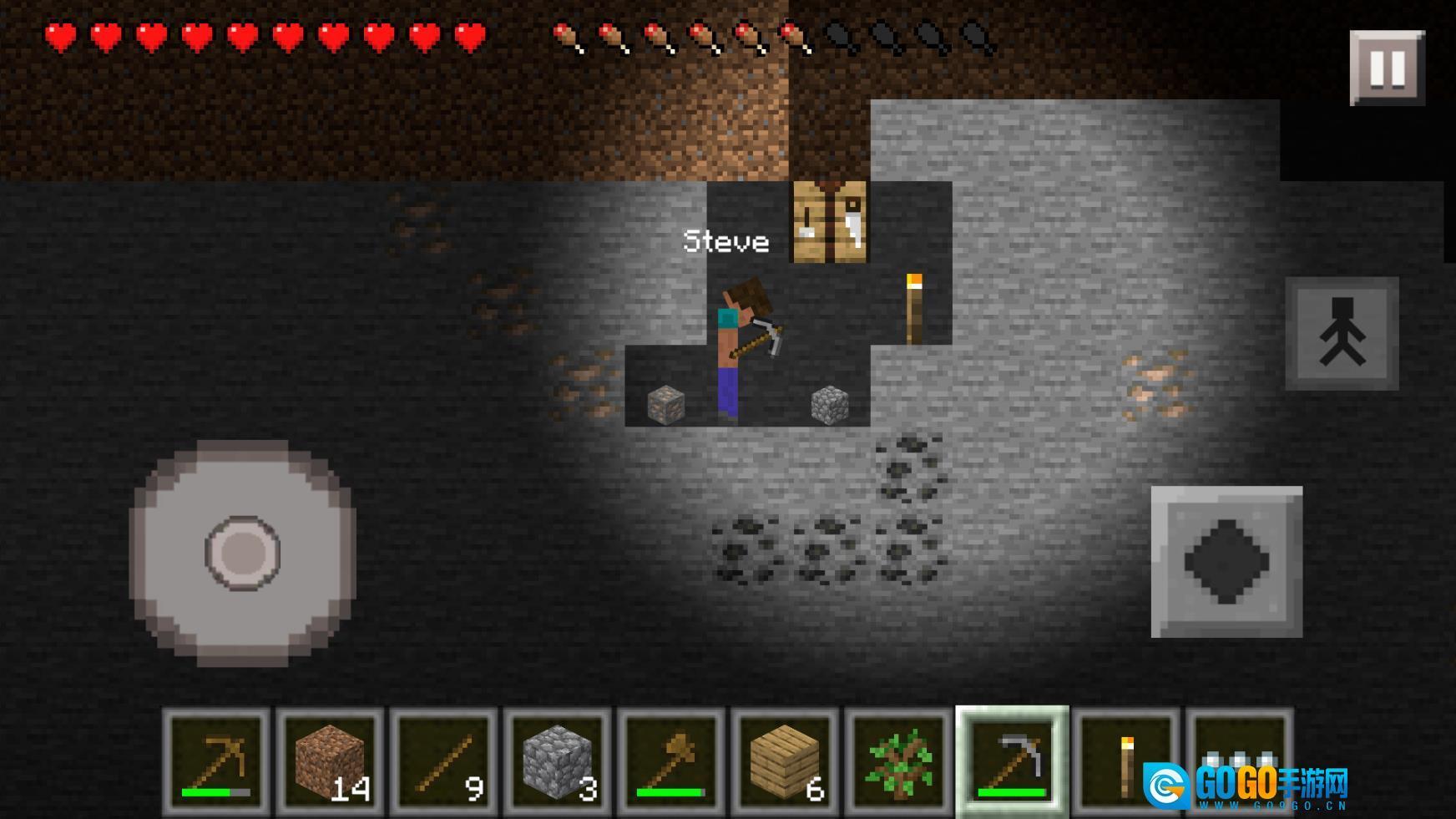
Task: Tap the center of the movement joystick
Action: [243, 553]
